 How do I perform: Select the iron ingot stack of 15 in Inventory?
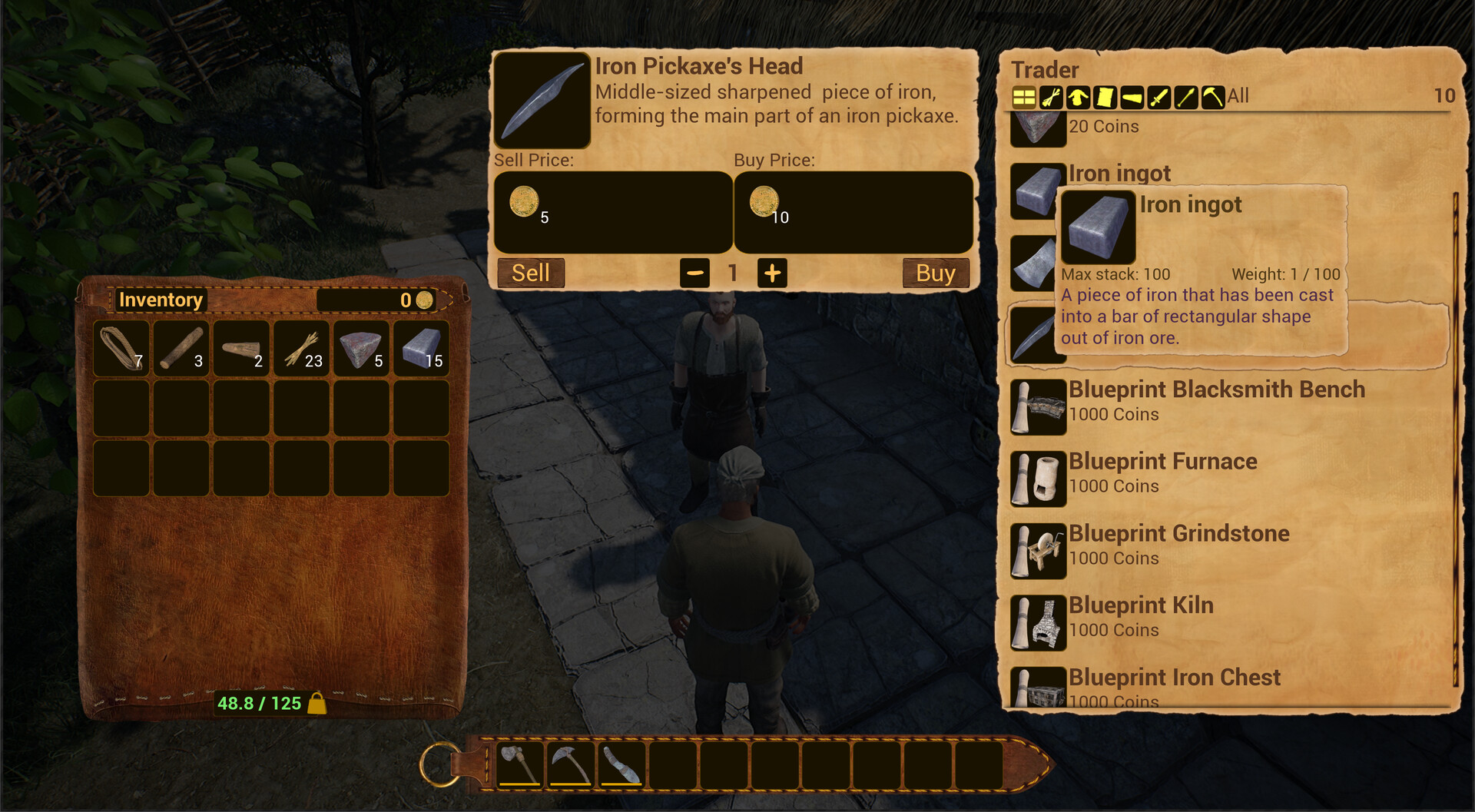click(x=421, y=350)
